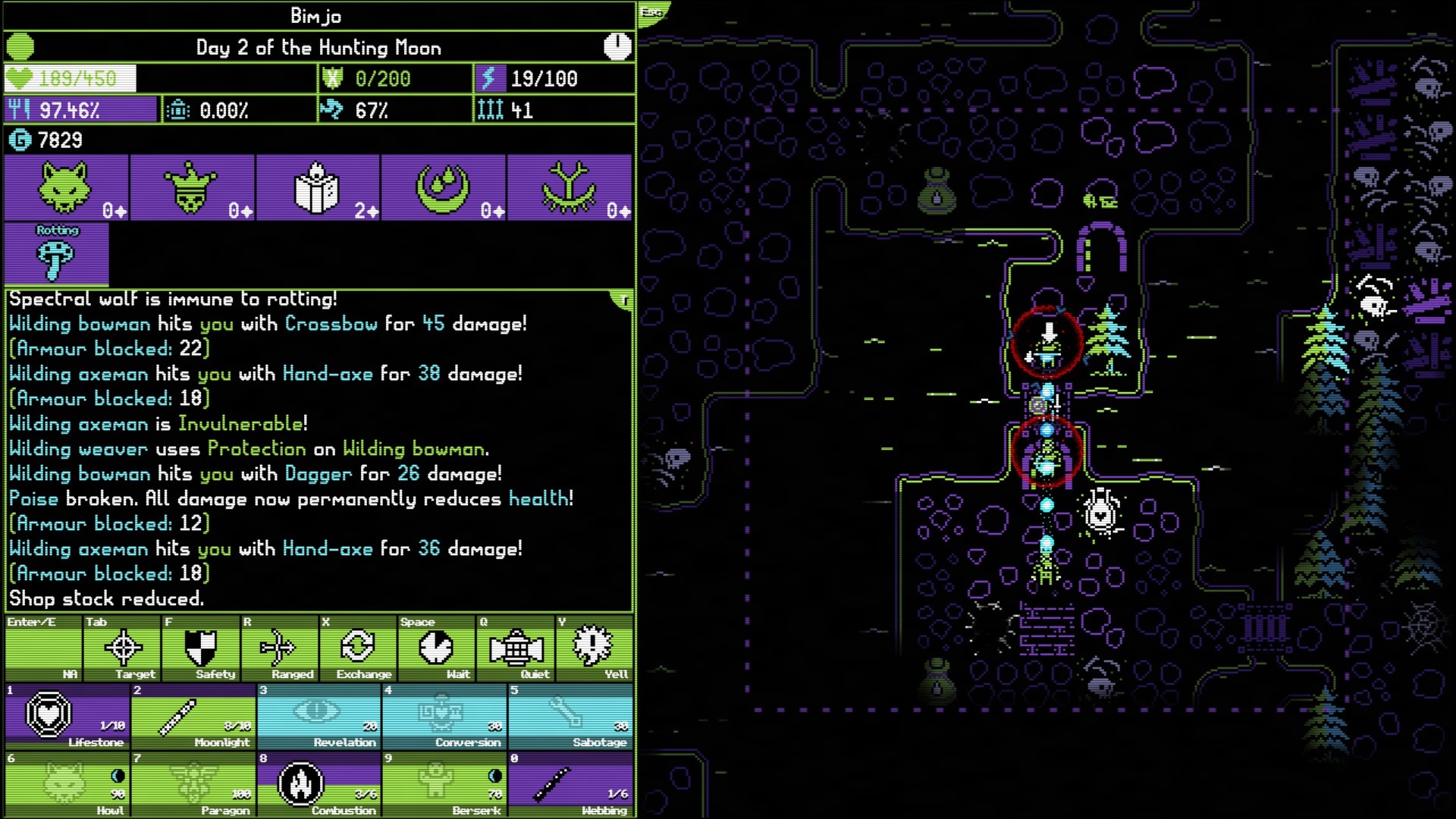Choose the Quiet action button
Screen dimensions: 1456x819
point(516,648)
